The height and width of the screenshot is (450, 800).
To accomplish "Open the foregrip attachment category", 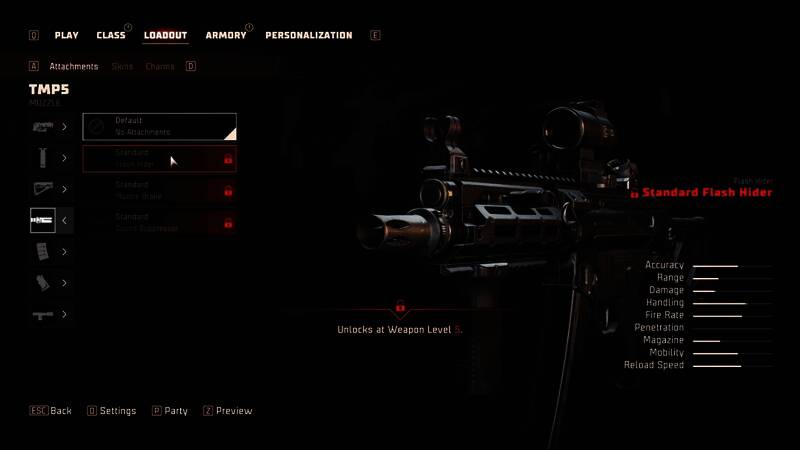I will pos(51,158).
